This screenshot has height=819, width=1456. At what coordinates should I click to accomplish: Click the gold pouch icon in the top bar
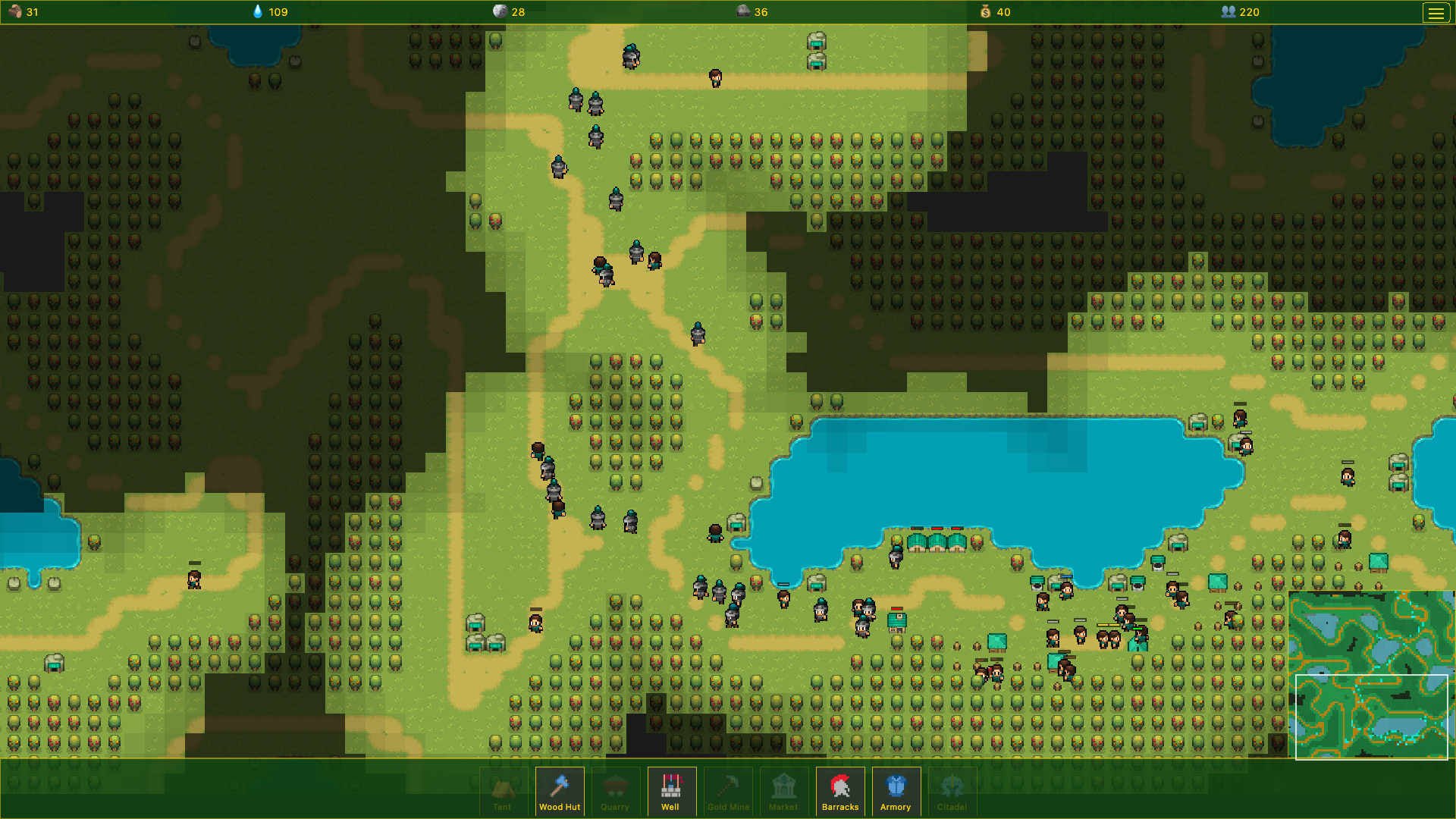[x=985, y=12]
